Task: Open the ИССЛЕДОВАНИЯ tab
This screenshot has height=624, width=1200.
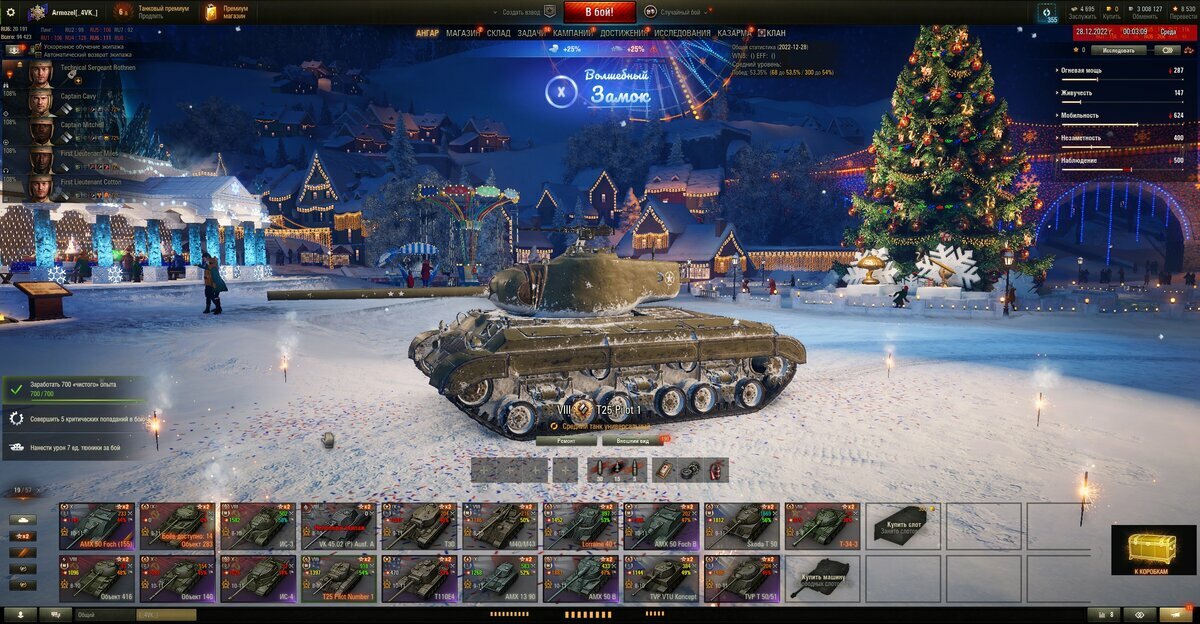Action: click(683, 33)
